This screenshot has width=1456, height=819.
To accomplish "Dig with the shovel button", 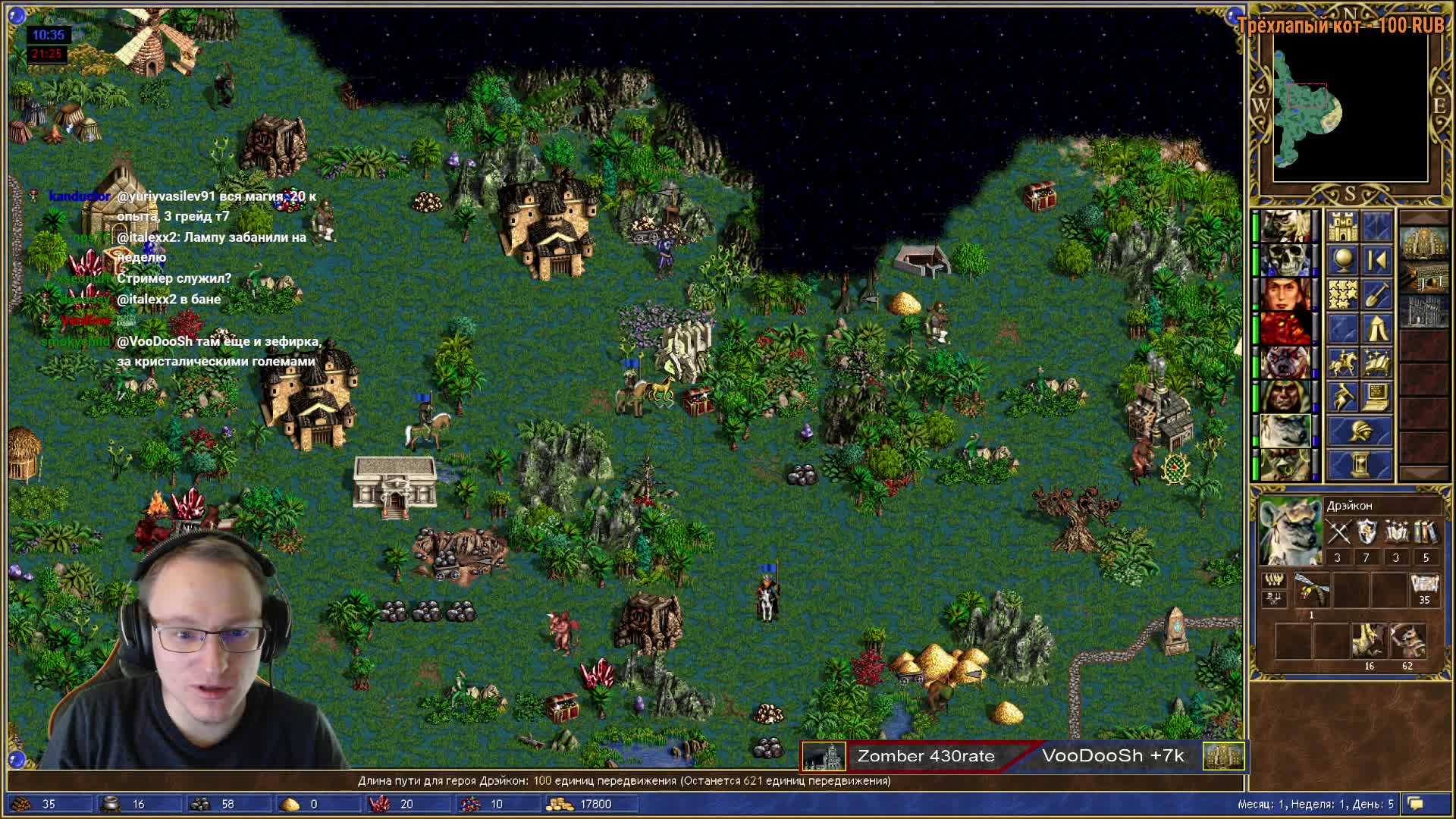I will (1376, 294).
